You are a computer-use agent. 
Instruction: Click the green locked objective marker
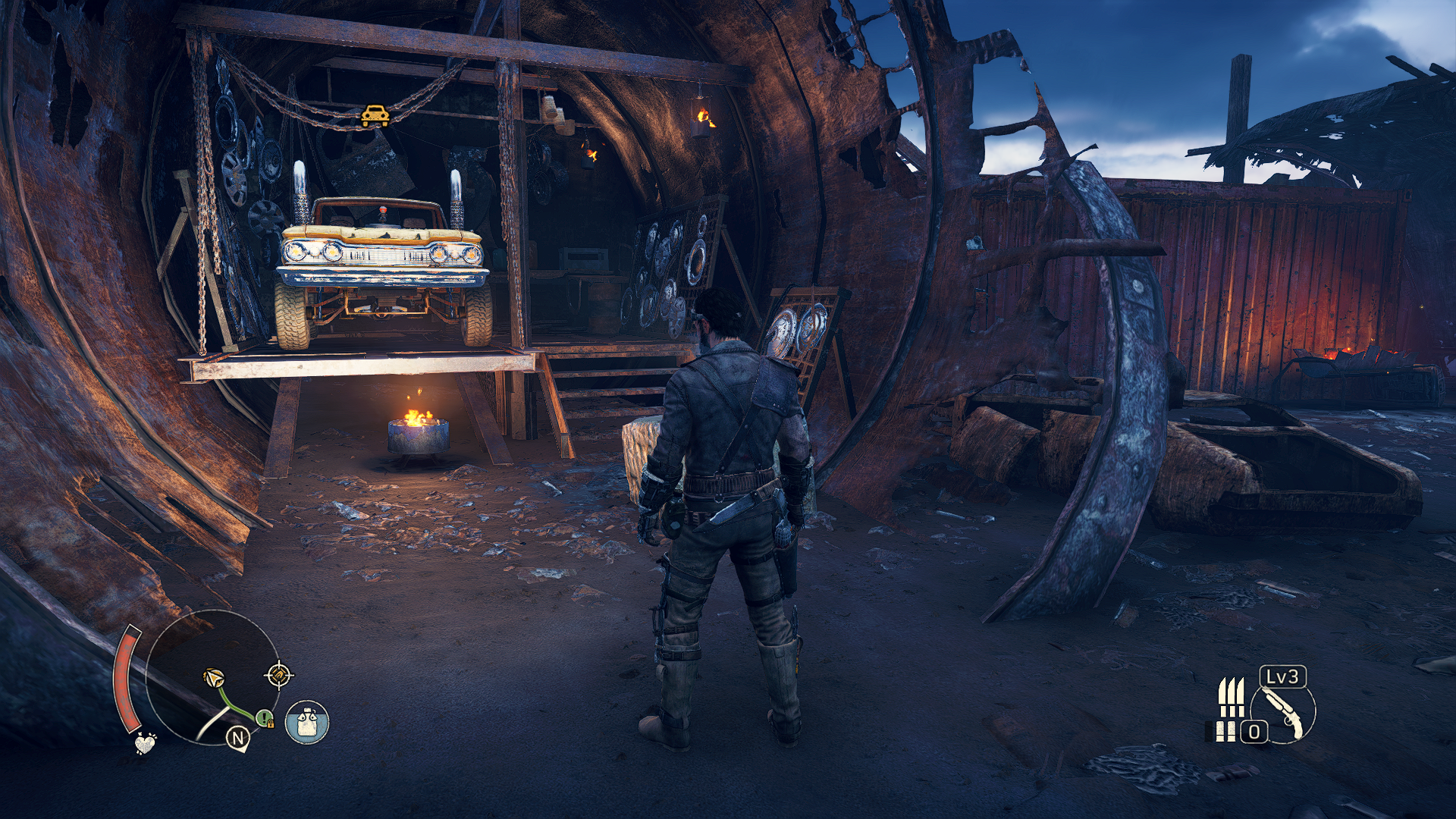264,717
